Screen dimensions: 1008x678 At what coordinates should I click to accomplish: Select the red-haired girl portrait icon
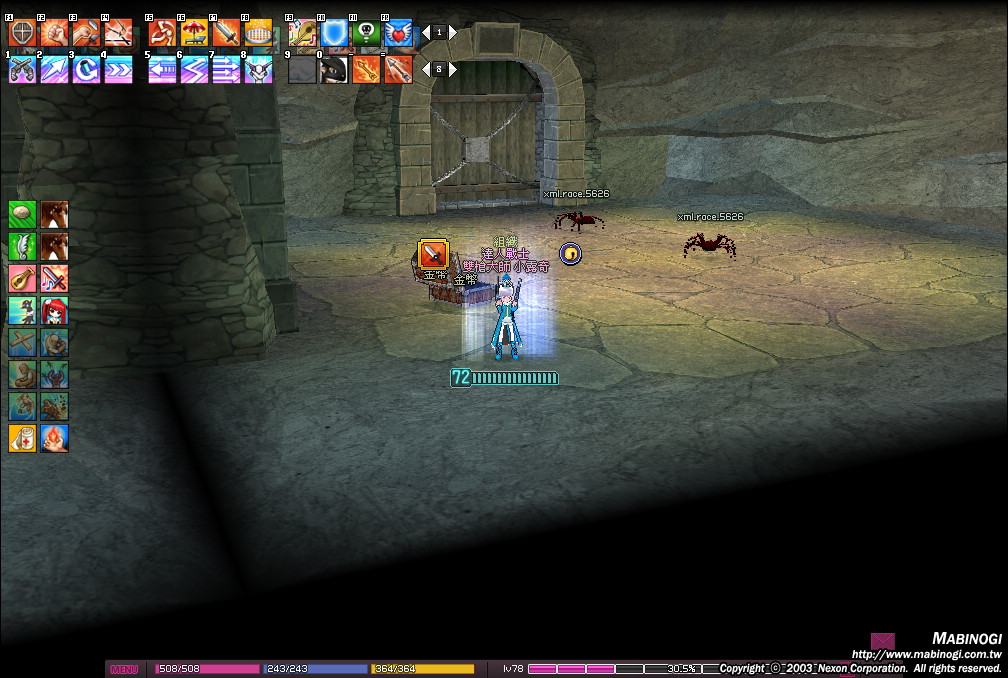tap(54, 310)
